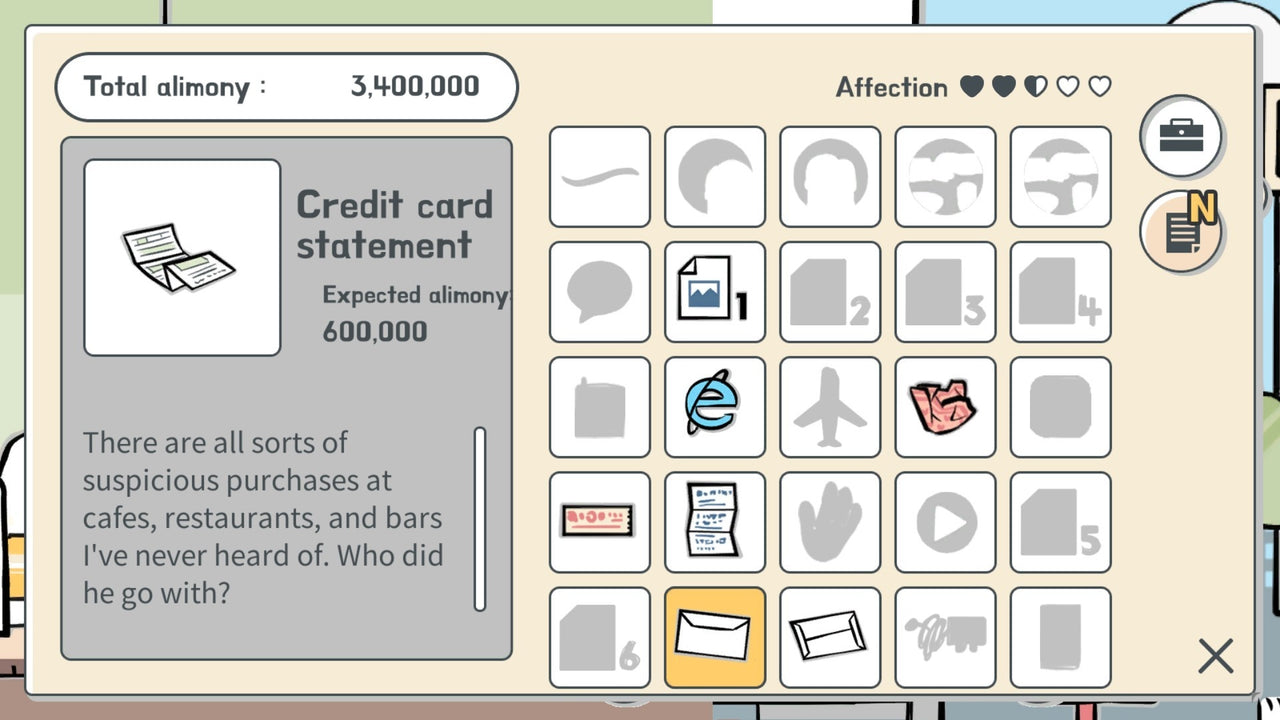Select the sealed envelope evidence
The image size is (1280, 720).
click(830, 637)
